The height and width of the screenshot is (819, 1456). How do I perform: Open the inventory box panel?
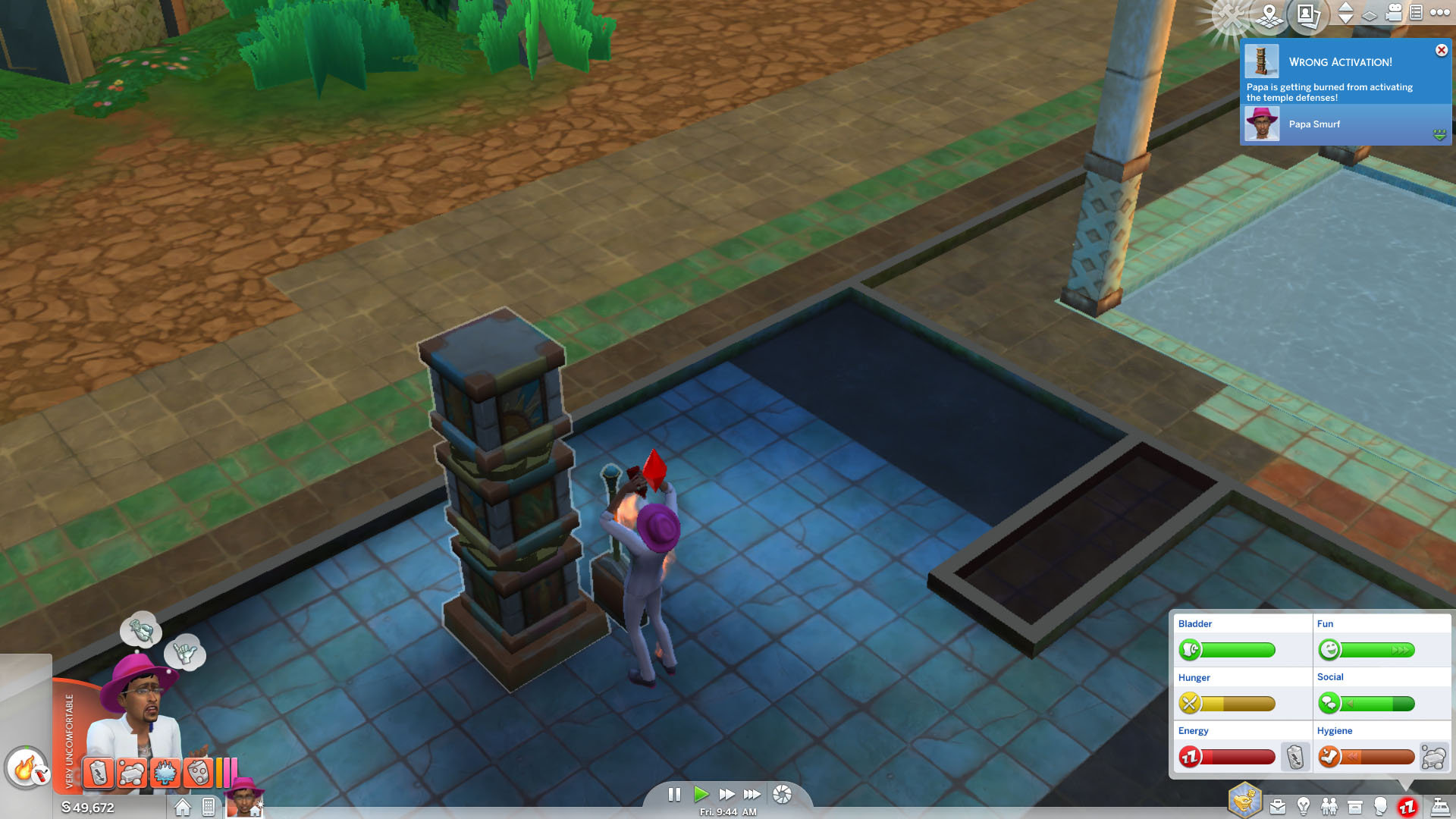coord(1355,806)
